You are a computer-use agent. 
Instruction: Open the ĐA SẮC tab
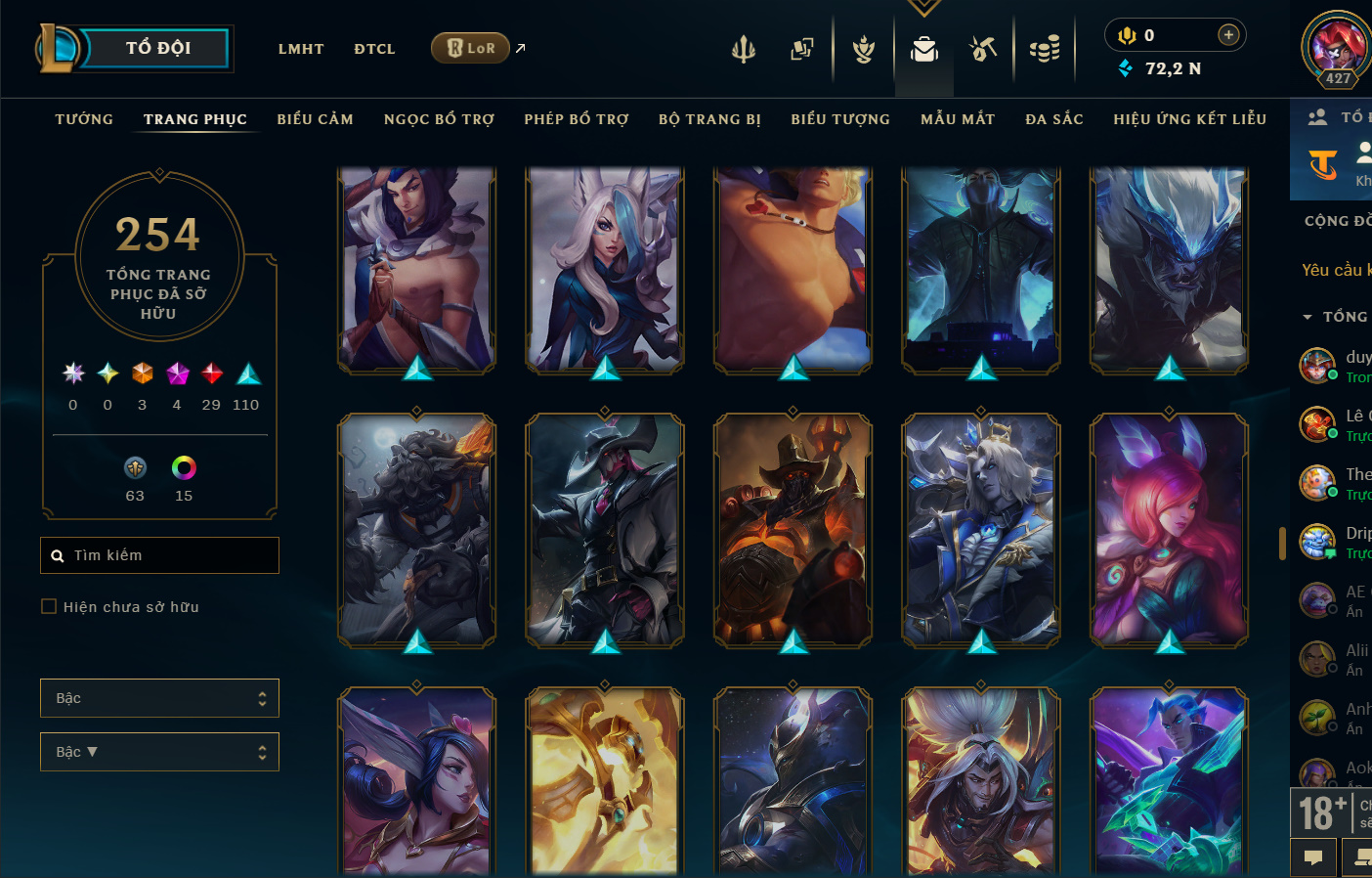[1054, 119]
